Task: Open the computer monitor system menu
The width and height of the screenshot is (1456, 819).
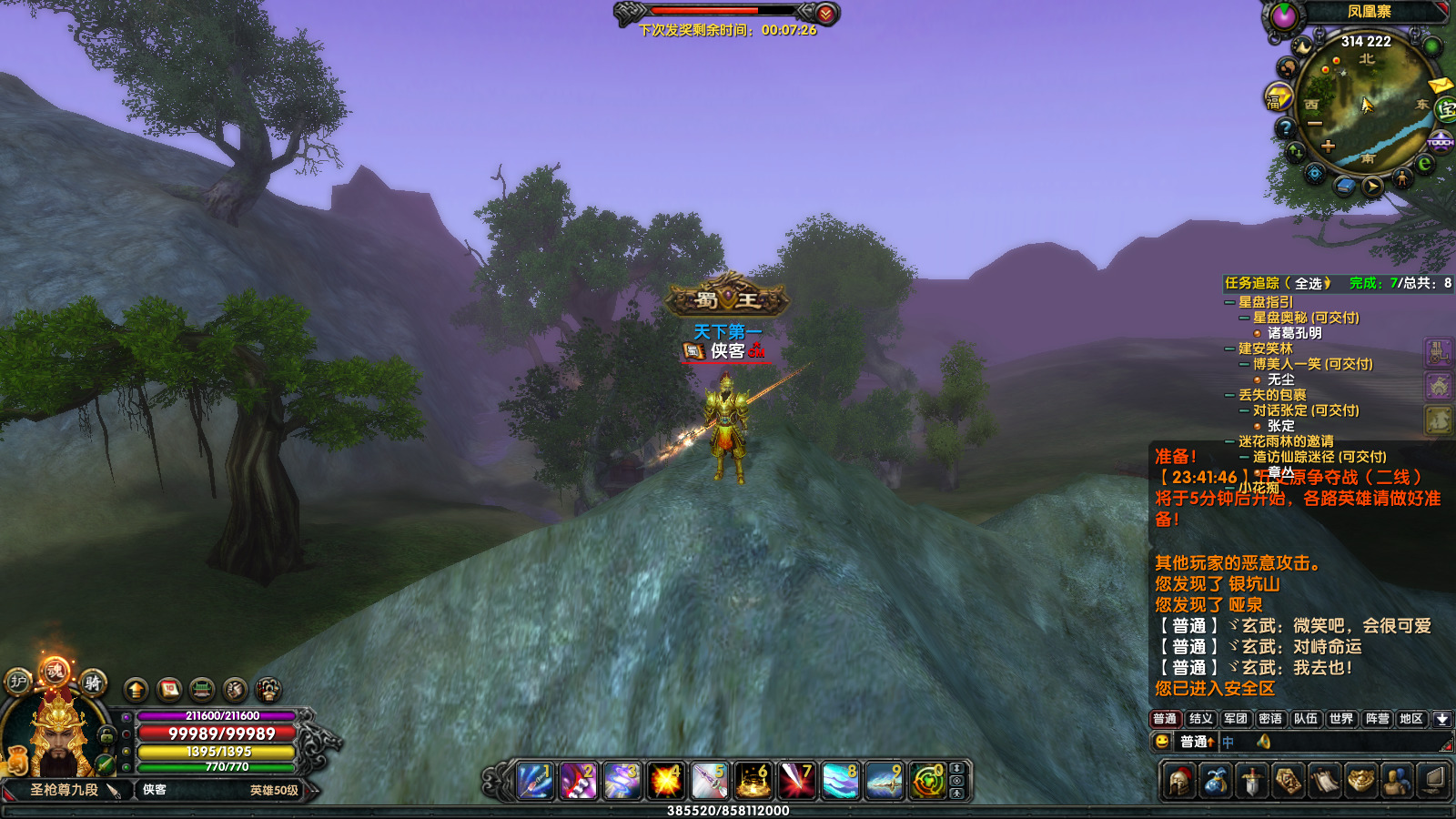Action: 1433,781
